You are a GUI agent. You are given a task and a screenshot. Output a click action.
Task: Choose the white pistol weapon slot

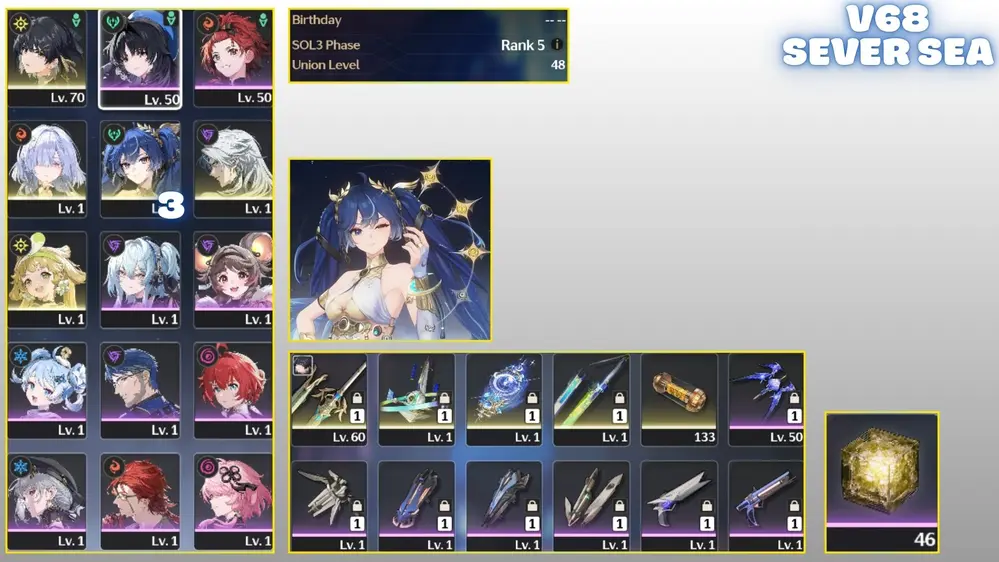(x=679, y=505)
